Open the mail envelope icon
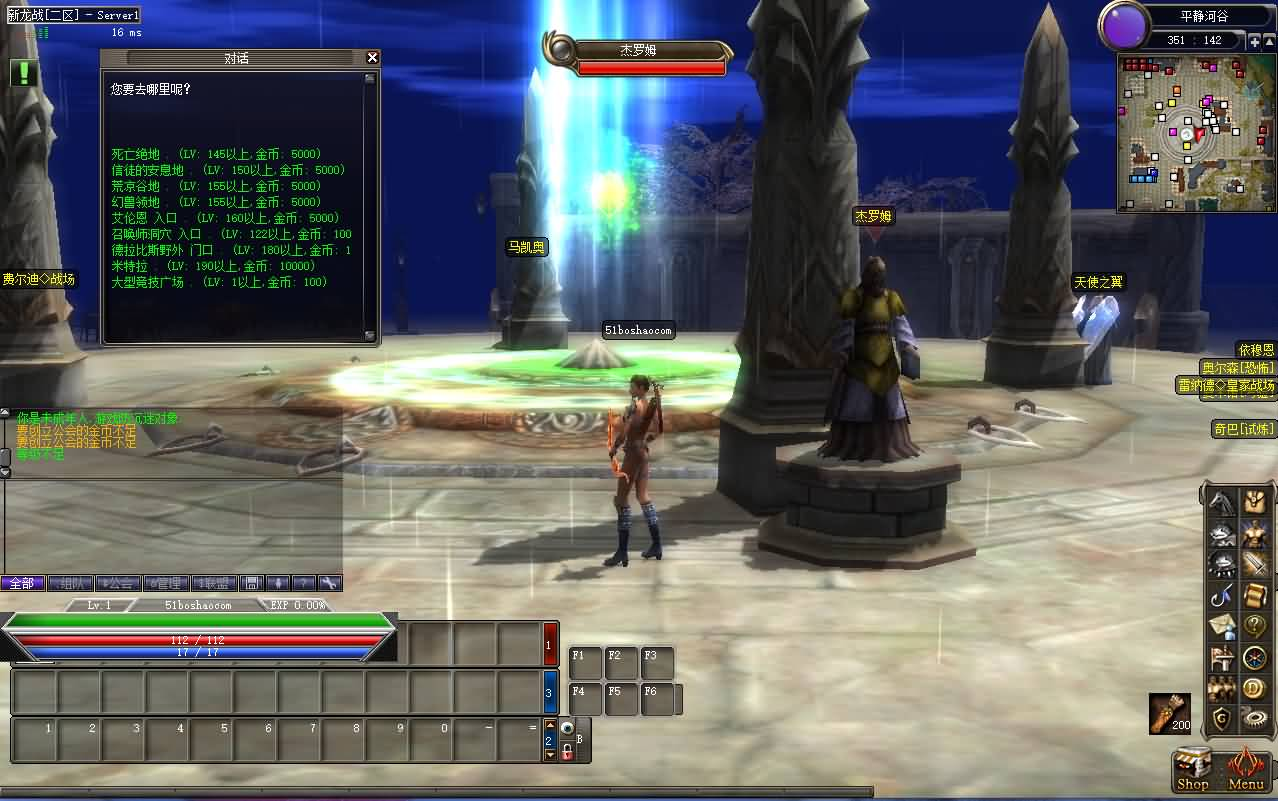1278x801 pixels. pyautogui.click(x=1221, y=627)
